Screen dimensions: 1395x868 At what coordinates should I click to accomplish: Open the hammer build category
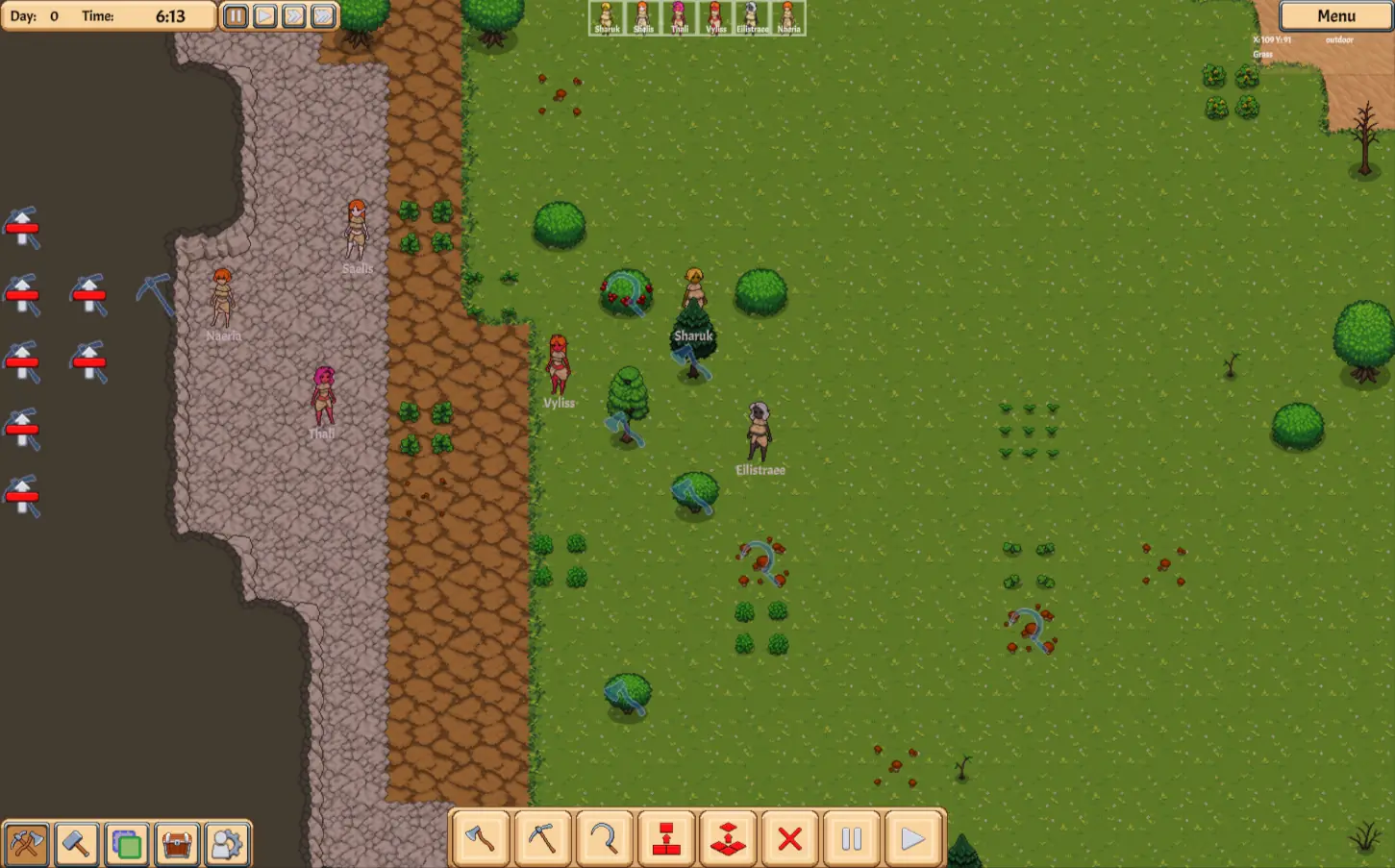click(76, 844)
